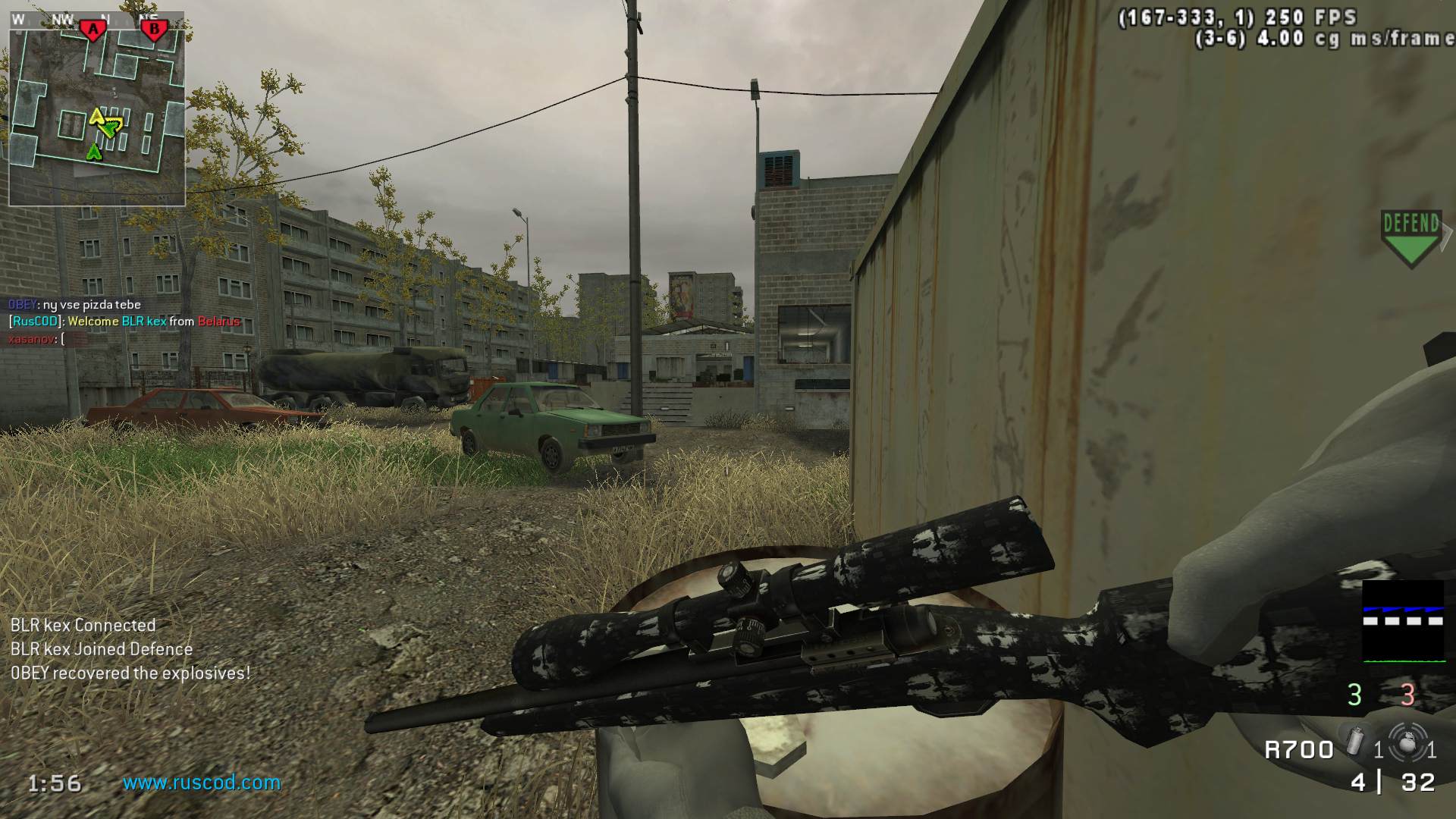Click OBEY's chat message line
Image resolution: width=1456 pixels, height=819 pixels.
74,305
